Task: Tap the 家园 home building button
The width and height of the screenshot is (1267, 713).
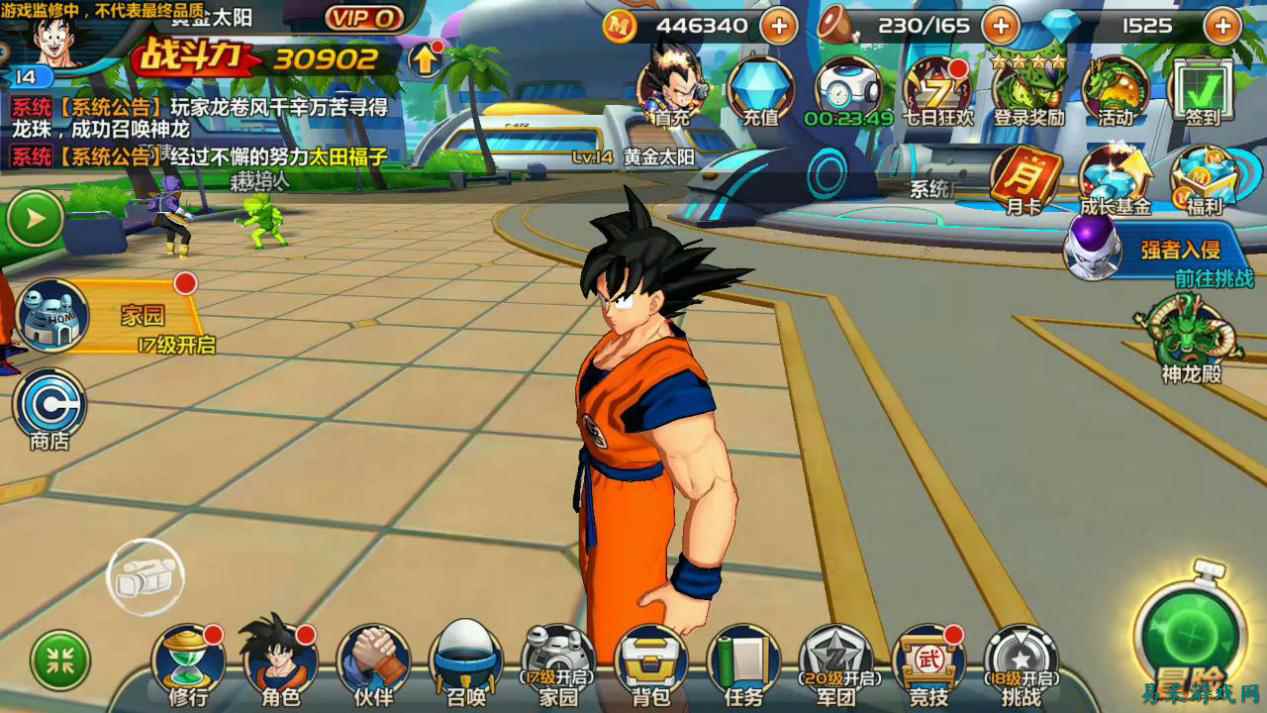Action: (55, 316)
